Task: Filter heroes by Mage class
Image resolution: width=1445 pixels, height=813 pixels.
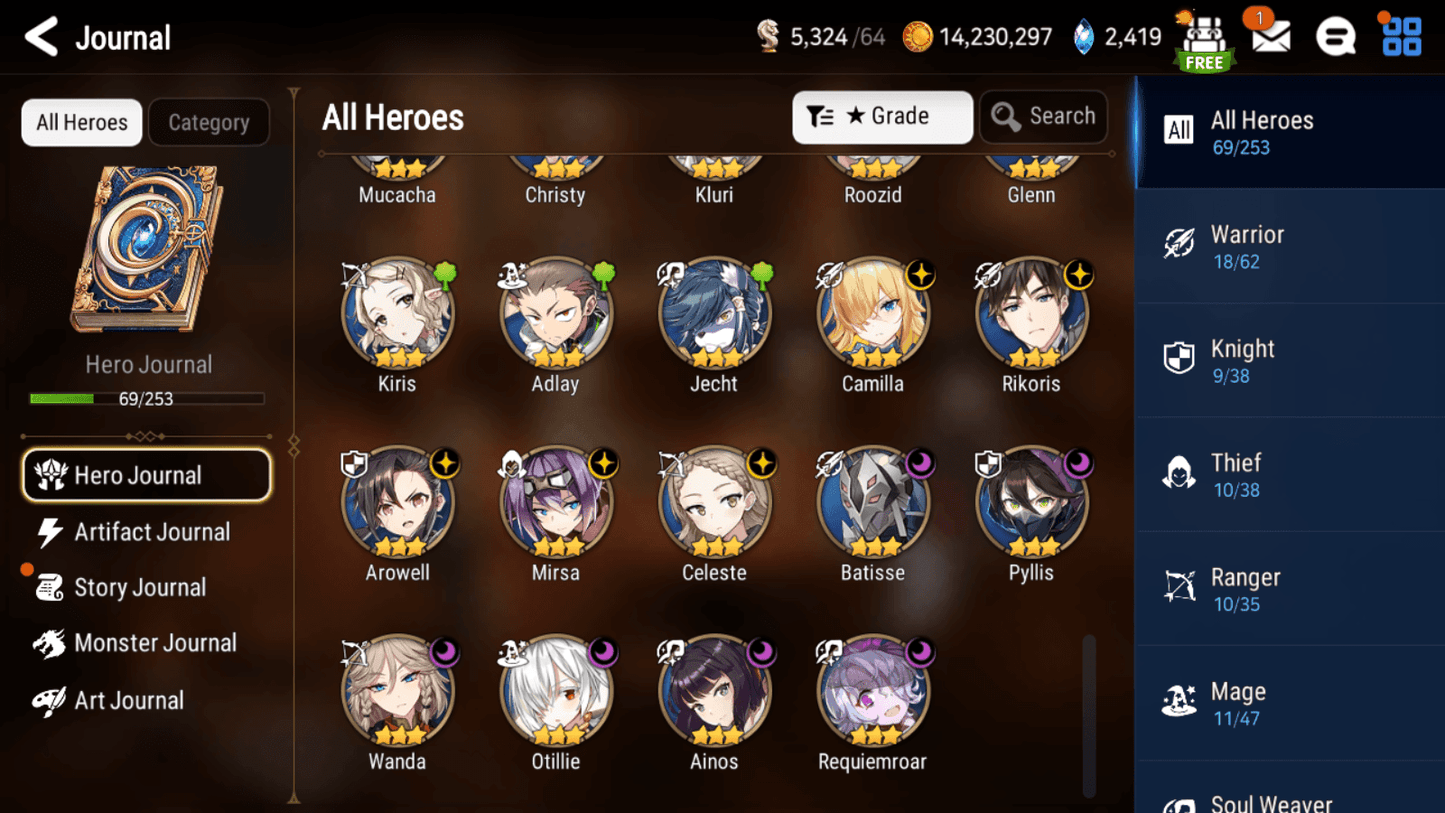Action: coord(1288,703)
